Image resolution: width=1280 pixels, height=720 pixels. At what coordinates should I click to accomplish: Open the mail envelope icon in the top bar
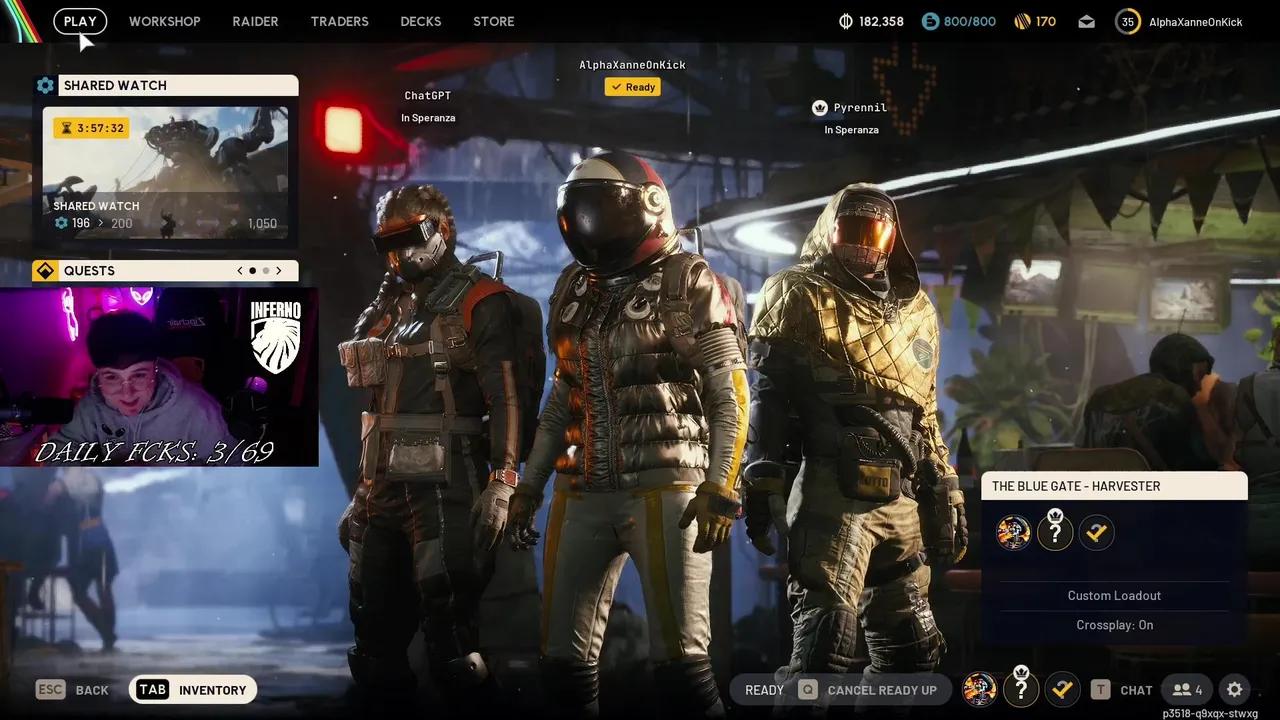tap(1086, 21)
